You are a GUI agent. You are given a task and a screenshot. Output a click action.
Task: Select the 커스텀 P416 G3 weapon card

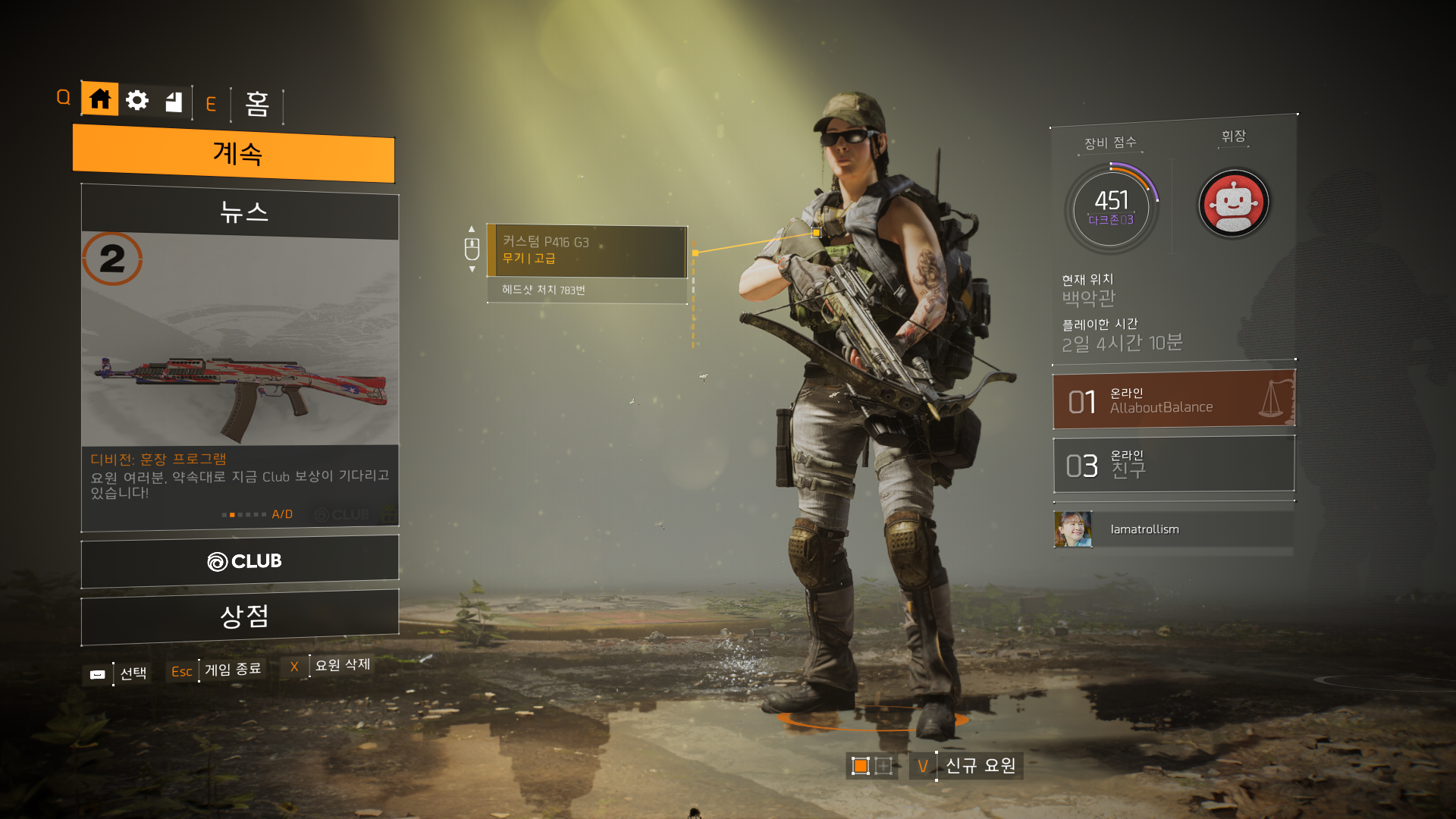[x=587, y=251]
